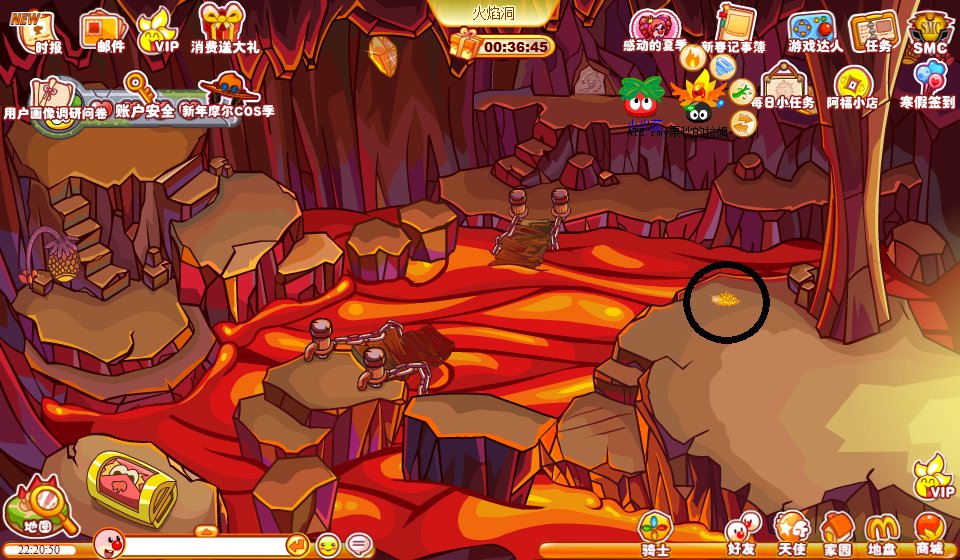Visit 阿福小店 coin shop
Image resolution: width=960 pixels, height=560 pixels.
click(852, 86)
